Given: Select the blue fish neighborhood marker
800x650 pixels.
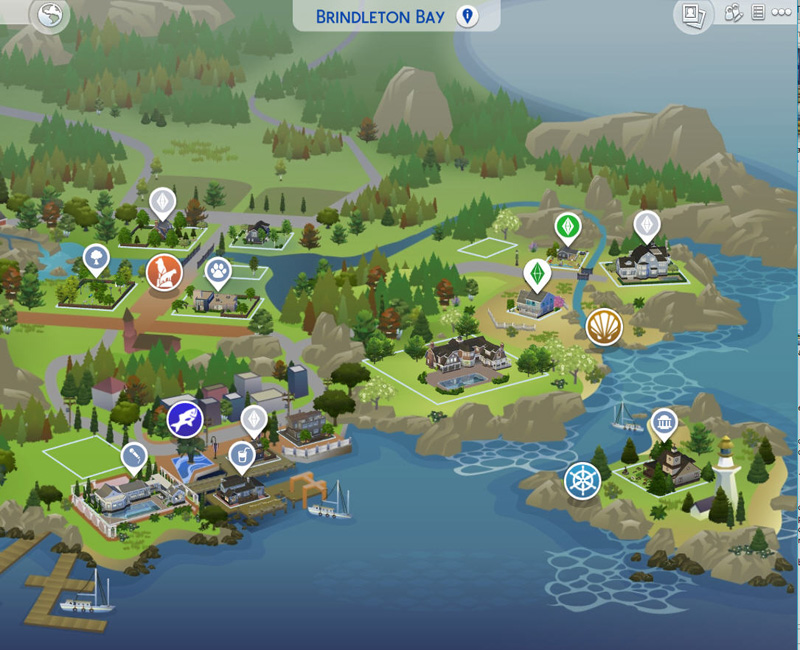Looking at the screenshot, I should tap(185, 419).
